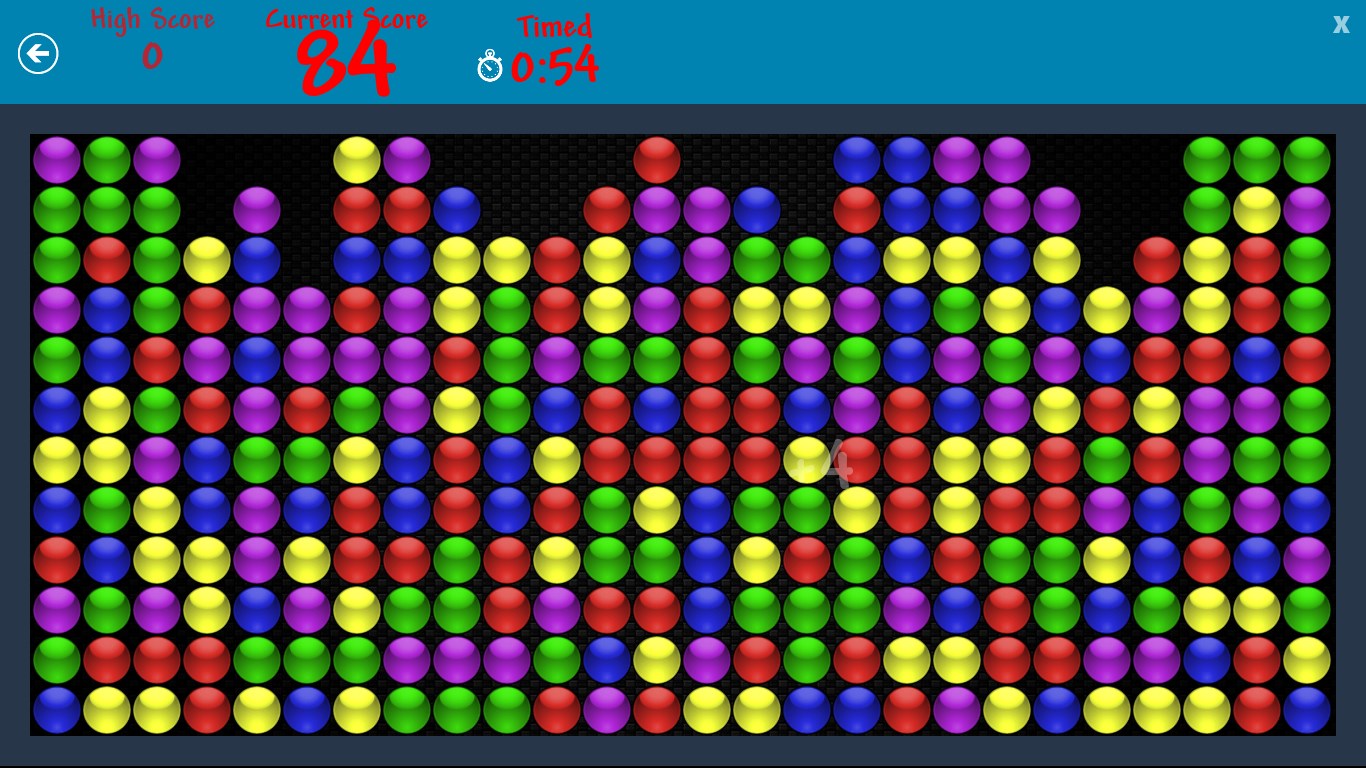
Task: Click the High Score label
Action: (x=152, y=18)
